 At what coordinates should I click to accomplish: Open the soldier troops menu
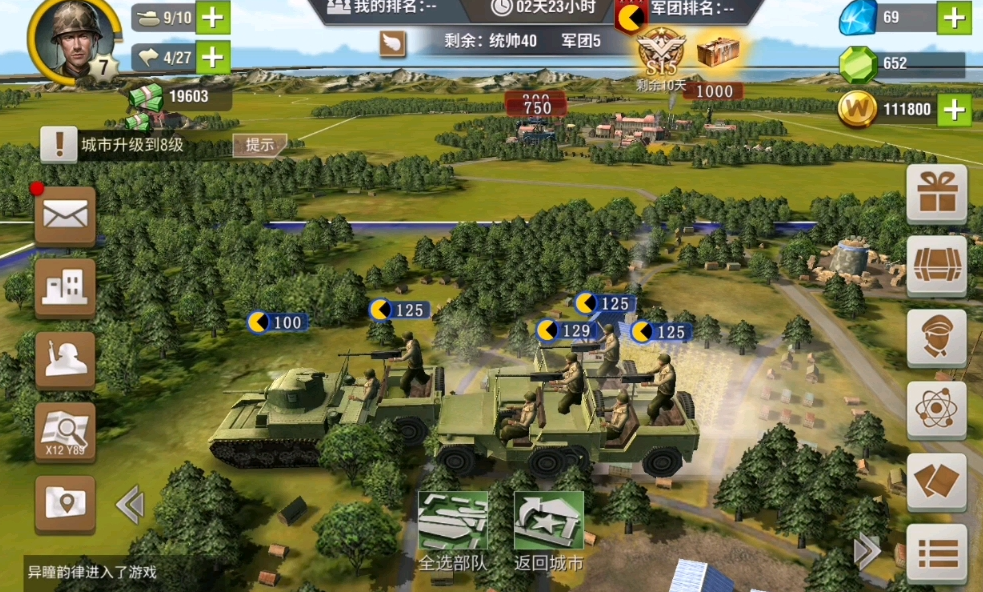click(66, 360)
